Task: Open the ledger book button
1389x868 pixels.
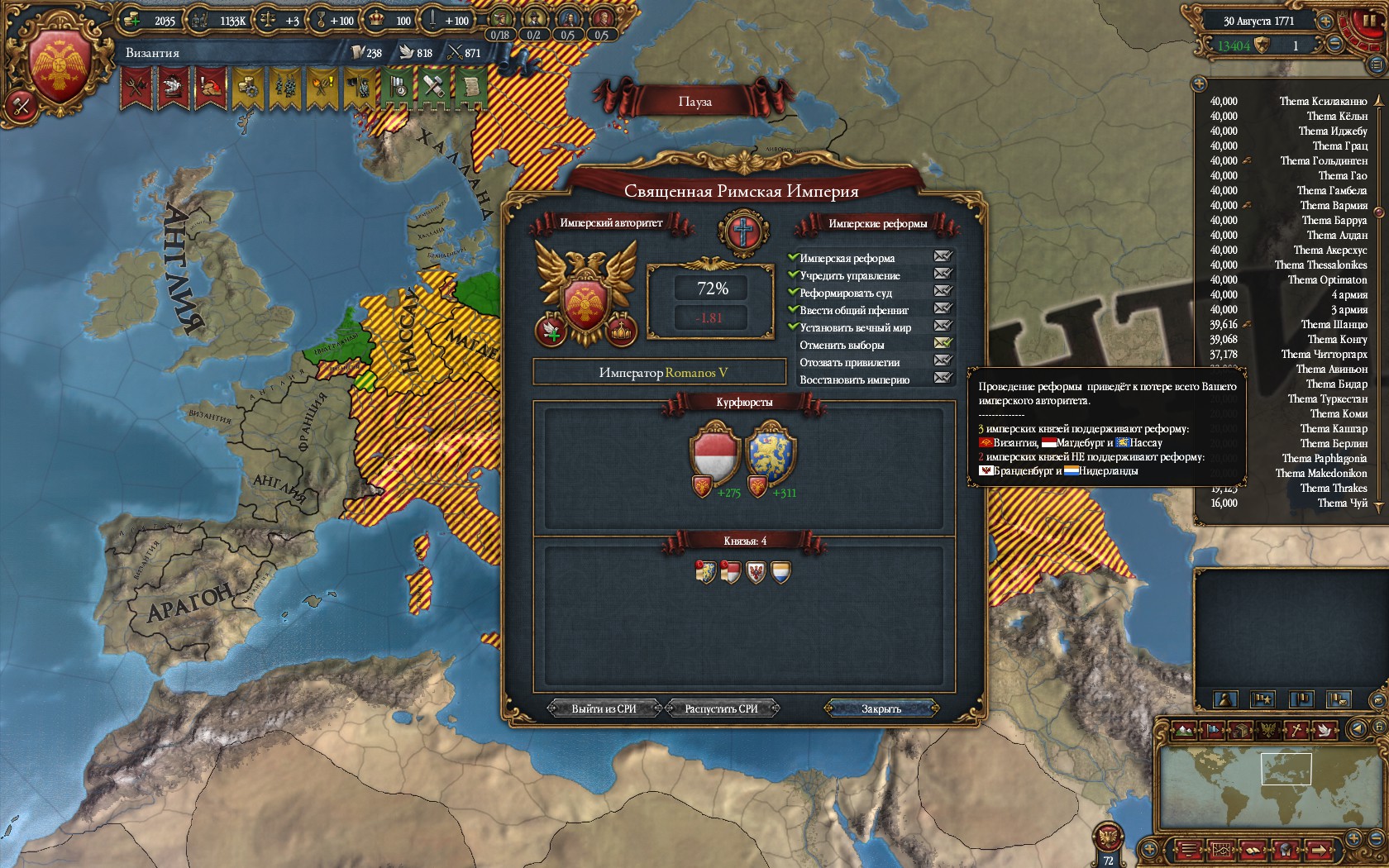Action: click(x=1252, y=850)
